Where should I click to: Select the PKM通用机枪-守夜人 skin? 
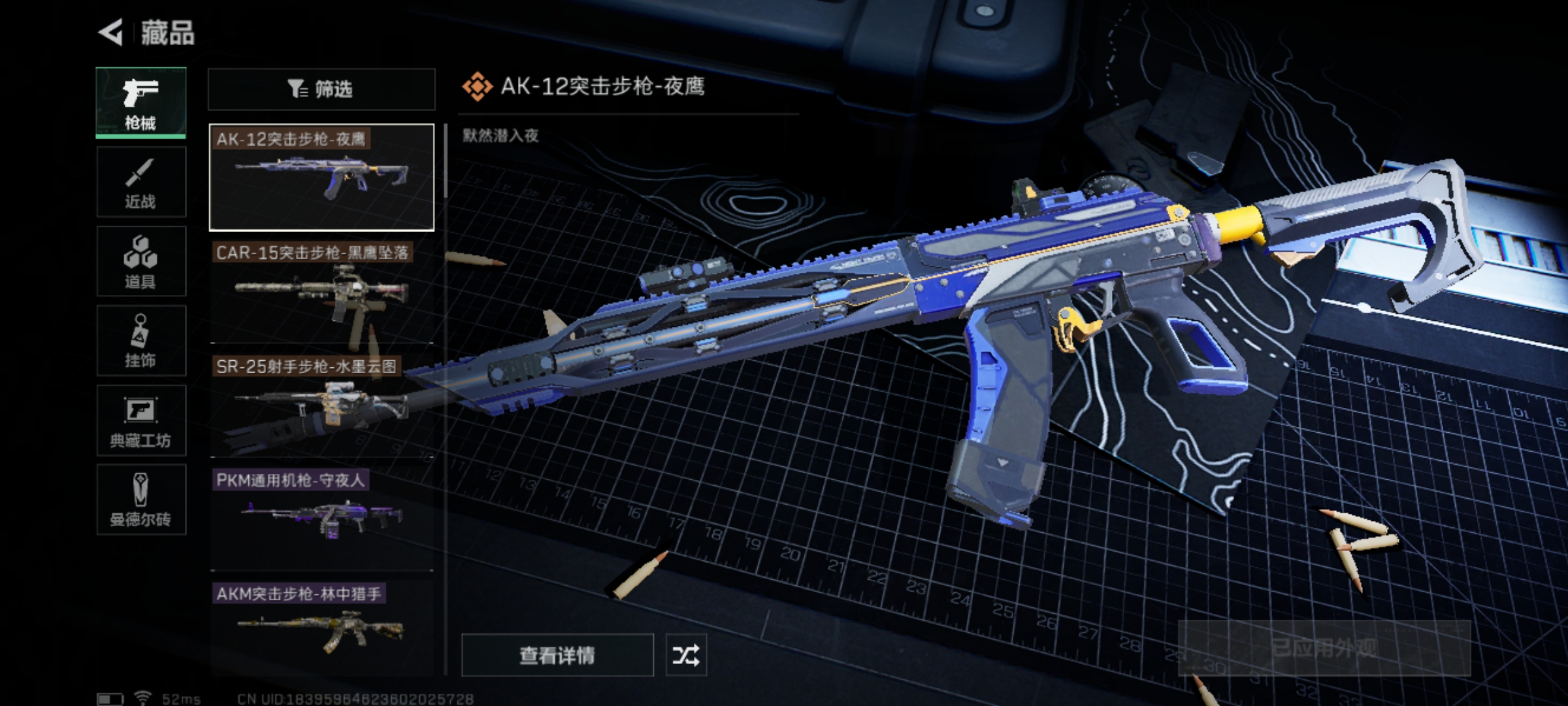[x=321, y=520]
